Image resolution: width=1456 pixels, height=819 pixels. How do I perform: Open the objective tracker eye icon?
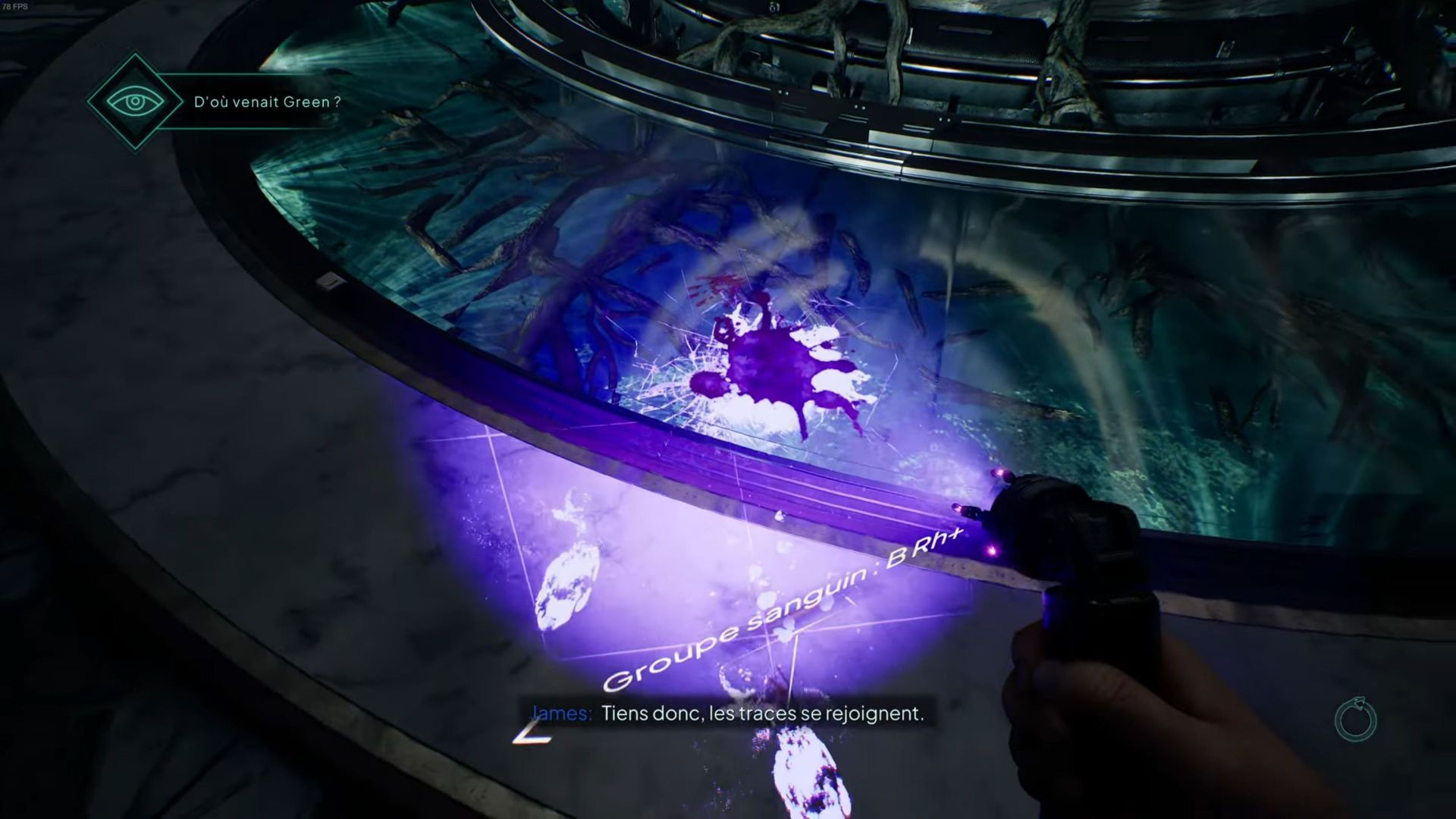(134, 102)
